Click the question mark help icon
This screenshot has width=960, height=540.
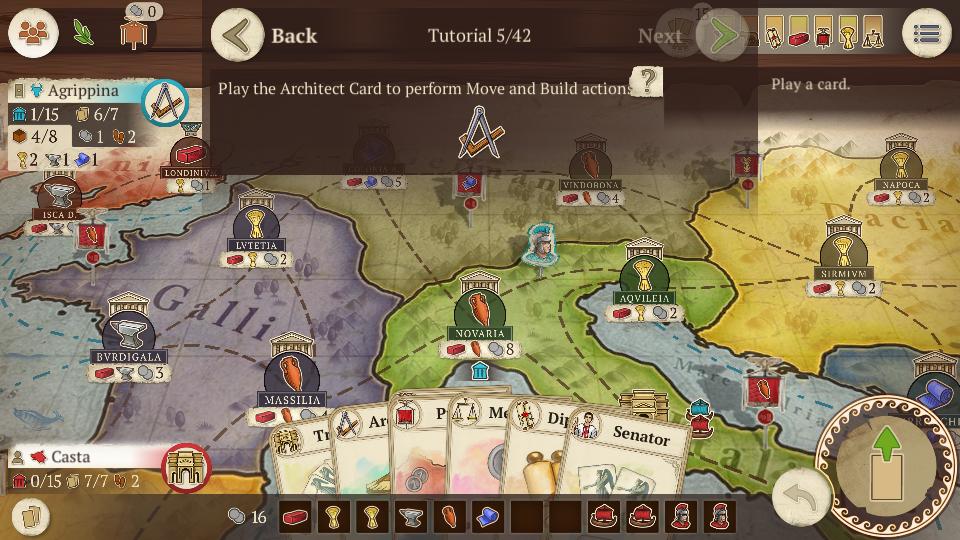tap(647, 82)
